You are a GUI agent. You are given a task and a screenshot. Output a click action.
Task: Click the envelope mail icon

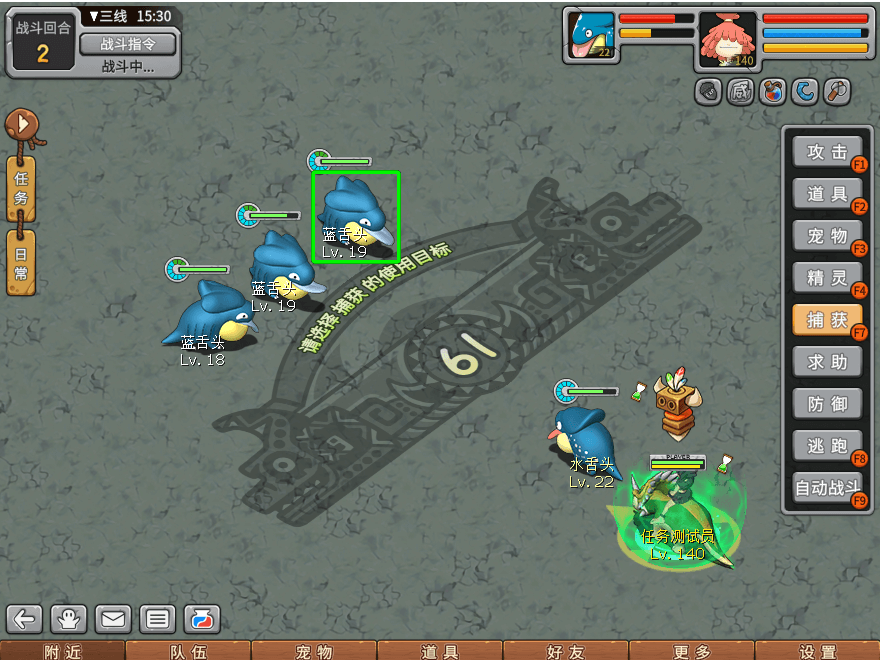point(113,619)
